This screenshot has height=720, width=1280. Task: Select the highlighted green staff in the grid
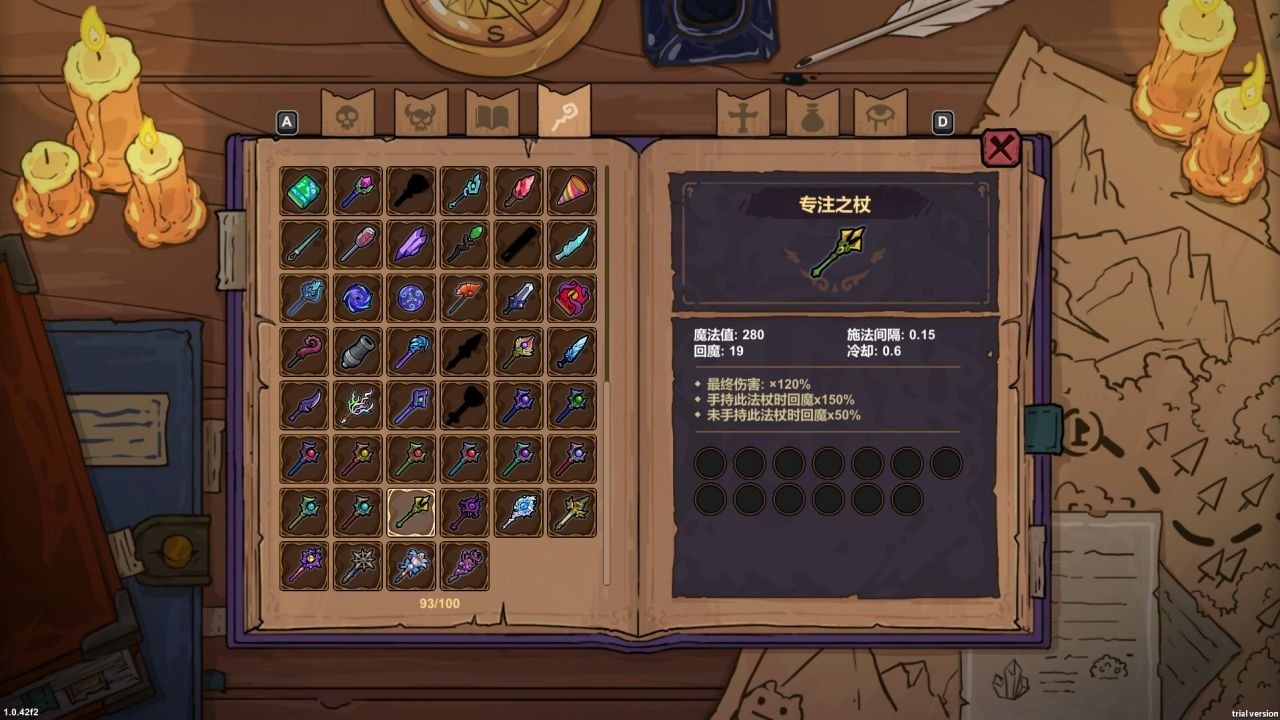(x=411, y=512)
